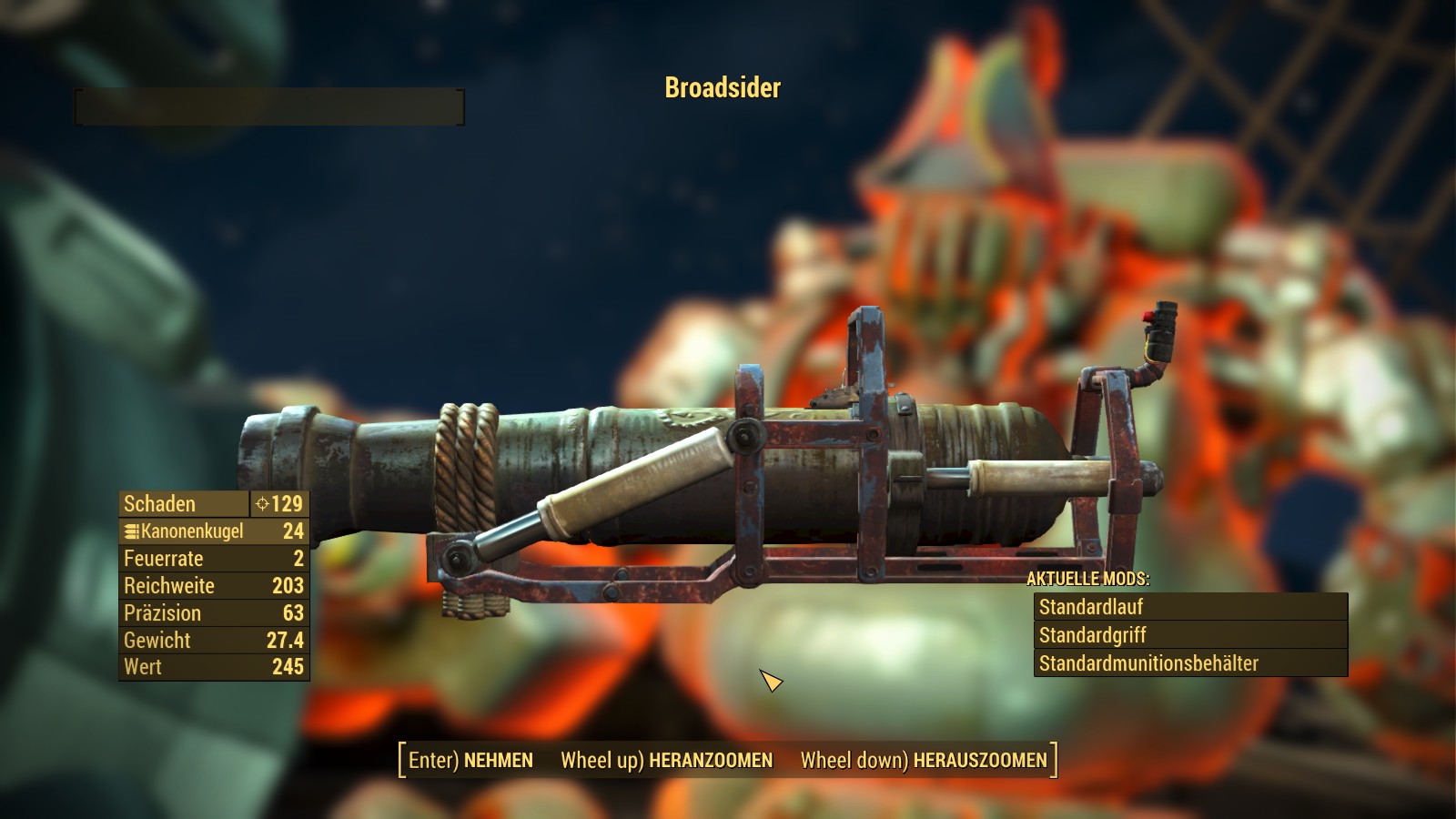The height and width of the screenshot is (819, 1456).
Task: Select HERAUSZOOMEN to zoom out
Action: [924, 760]
